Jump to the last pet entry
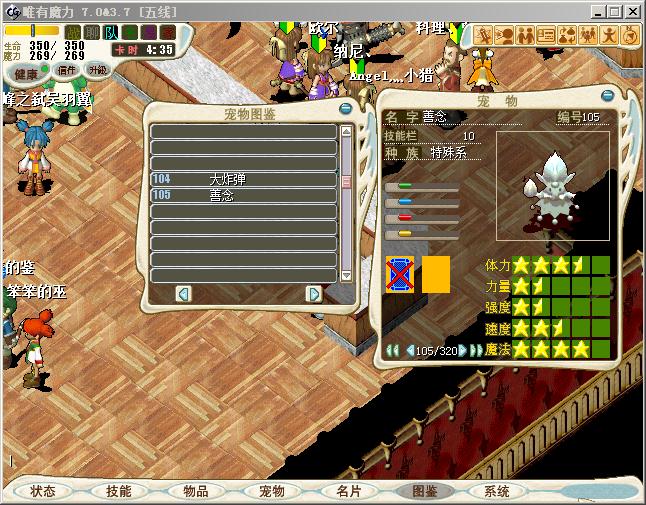The height and width of the screenshot is (505, 646). point(477,350)
